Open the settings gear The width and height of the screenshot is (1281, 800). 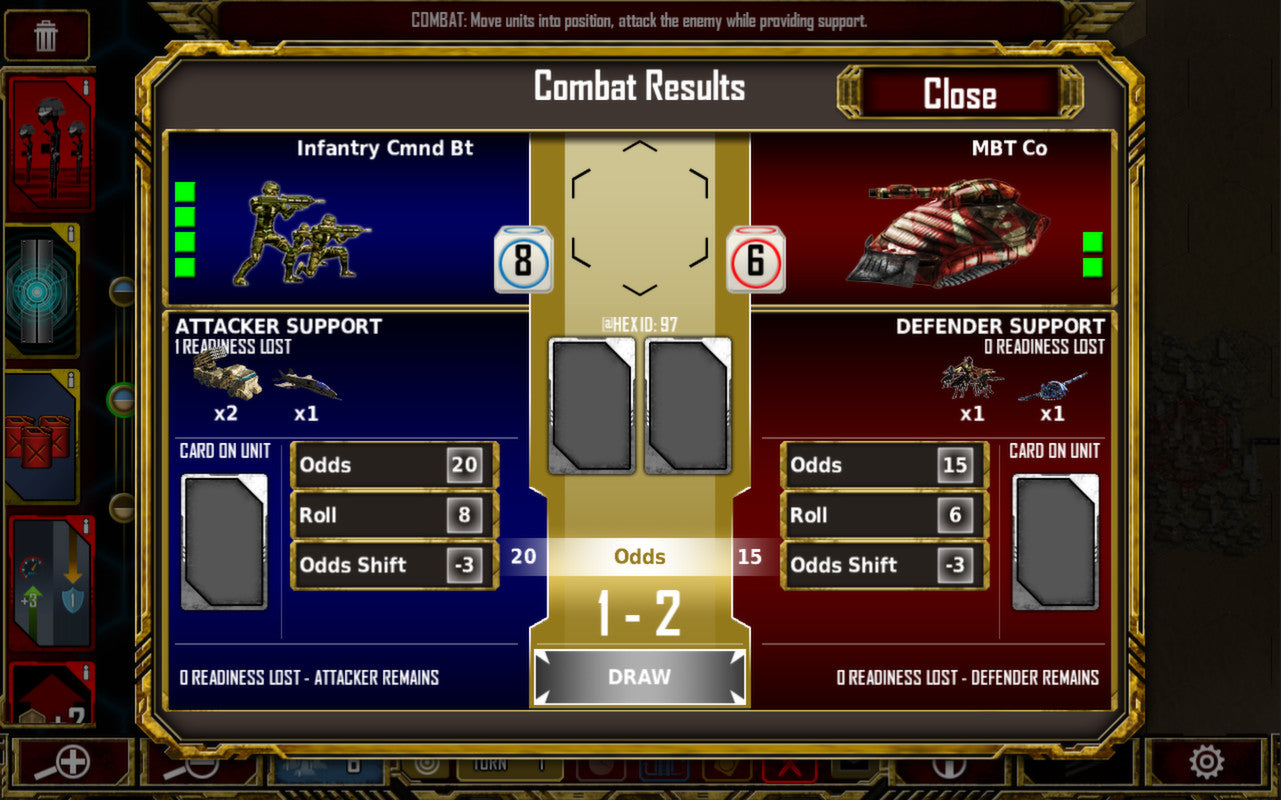[1206, 763]
